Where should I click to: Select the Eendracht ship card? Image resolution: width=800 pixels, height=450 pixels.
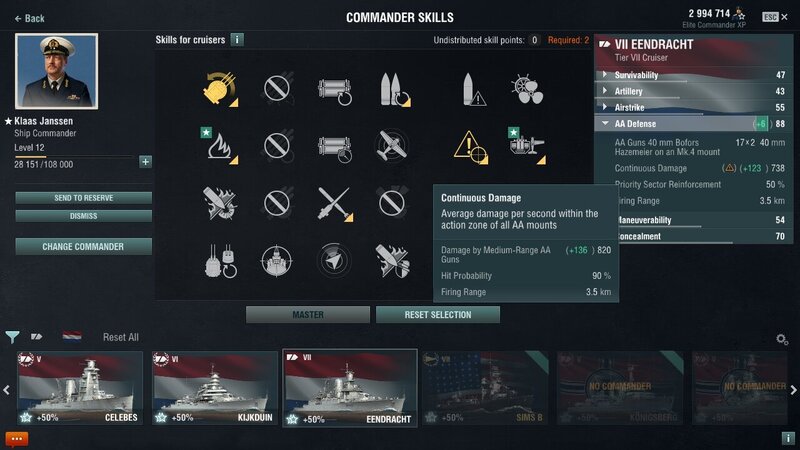coord(349,388)
